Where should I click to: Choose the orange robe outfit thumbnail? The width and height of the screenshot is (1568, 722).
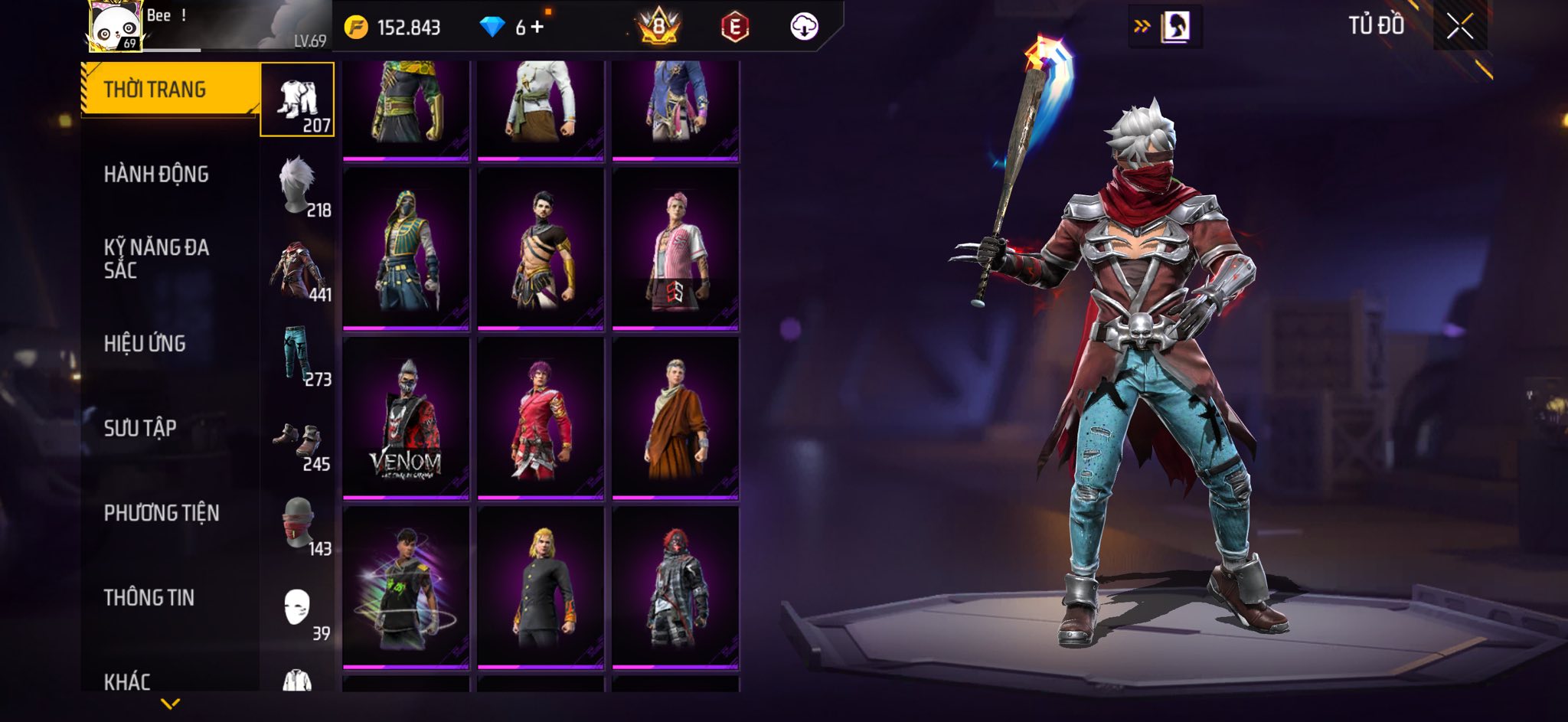click(675, 418)
